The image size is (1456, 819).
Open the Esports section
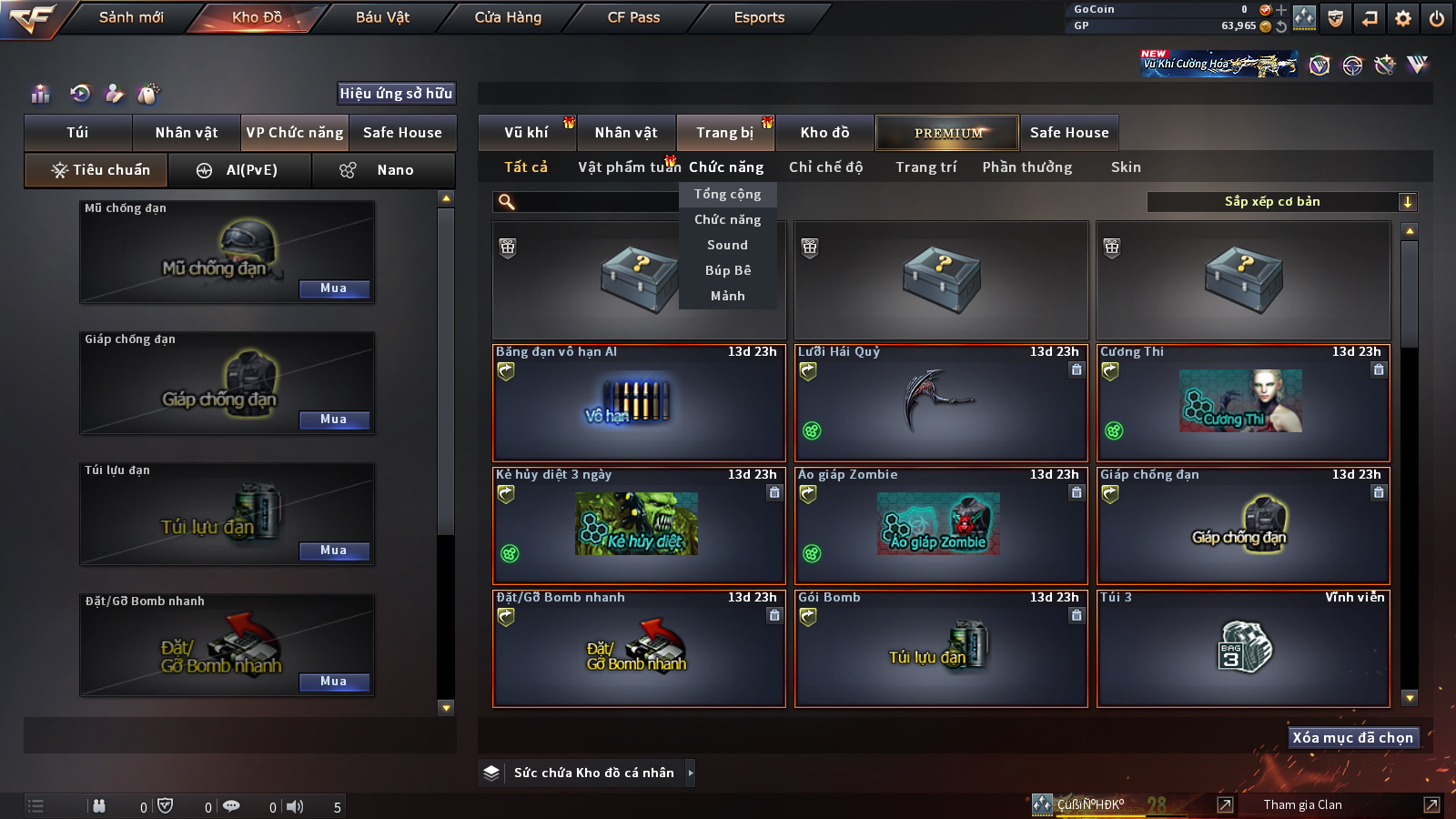[759, 17]
